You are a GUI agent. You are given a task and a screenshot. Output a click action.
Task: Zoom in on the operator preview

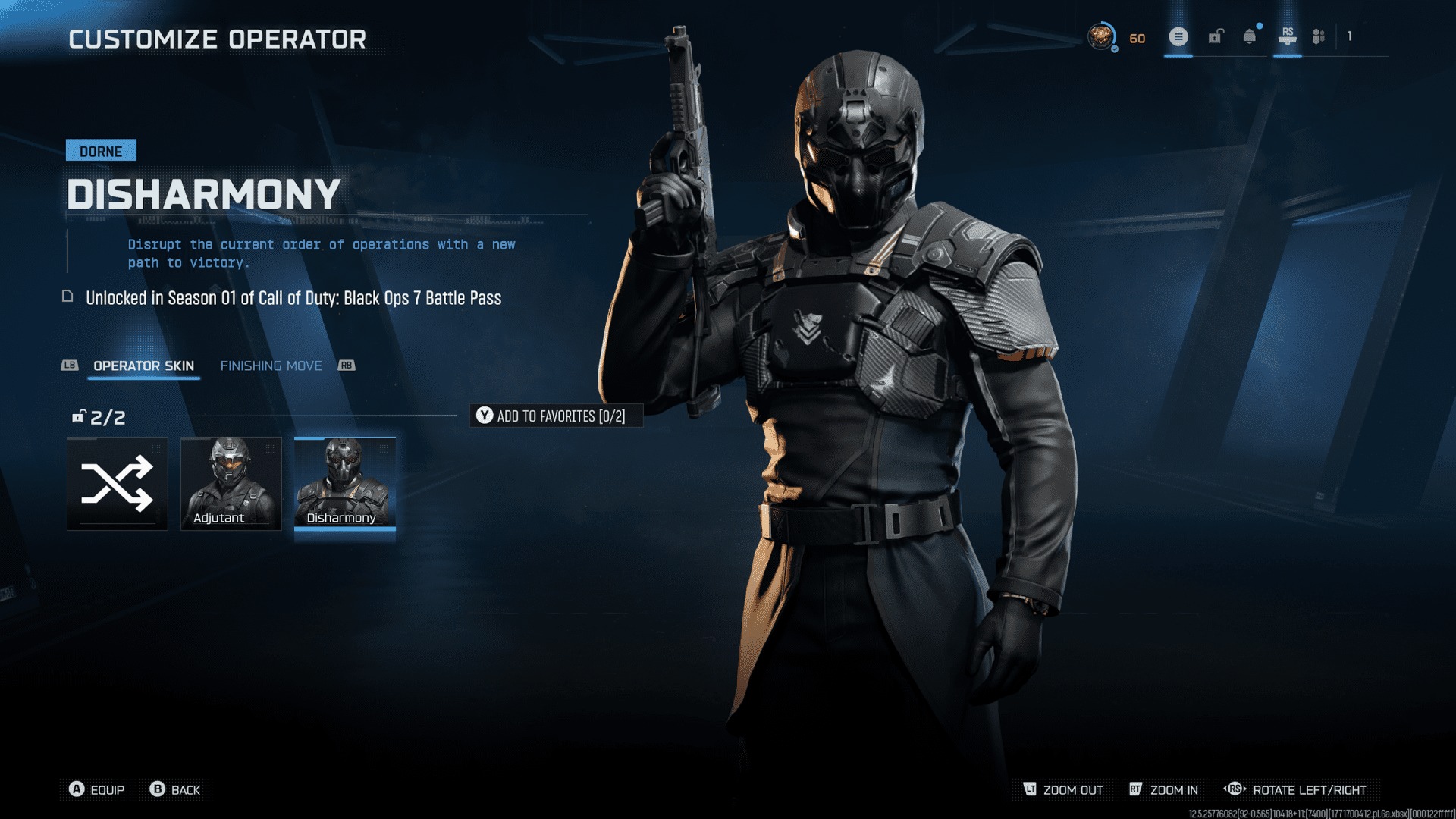(1164, 789)
